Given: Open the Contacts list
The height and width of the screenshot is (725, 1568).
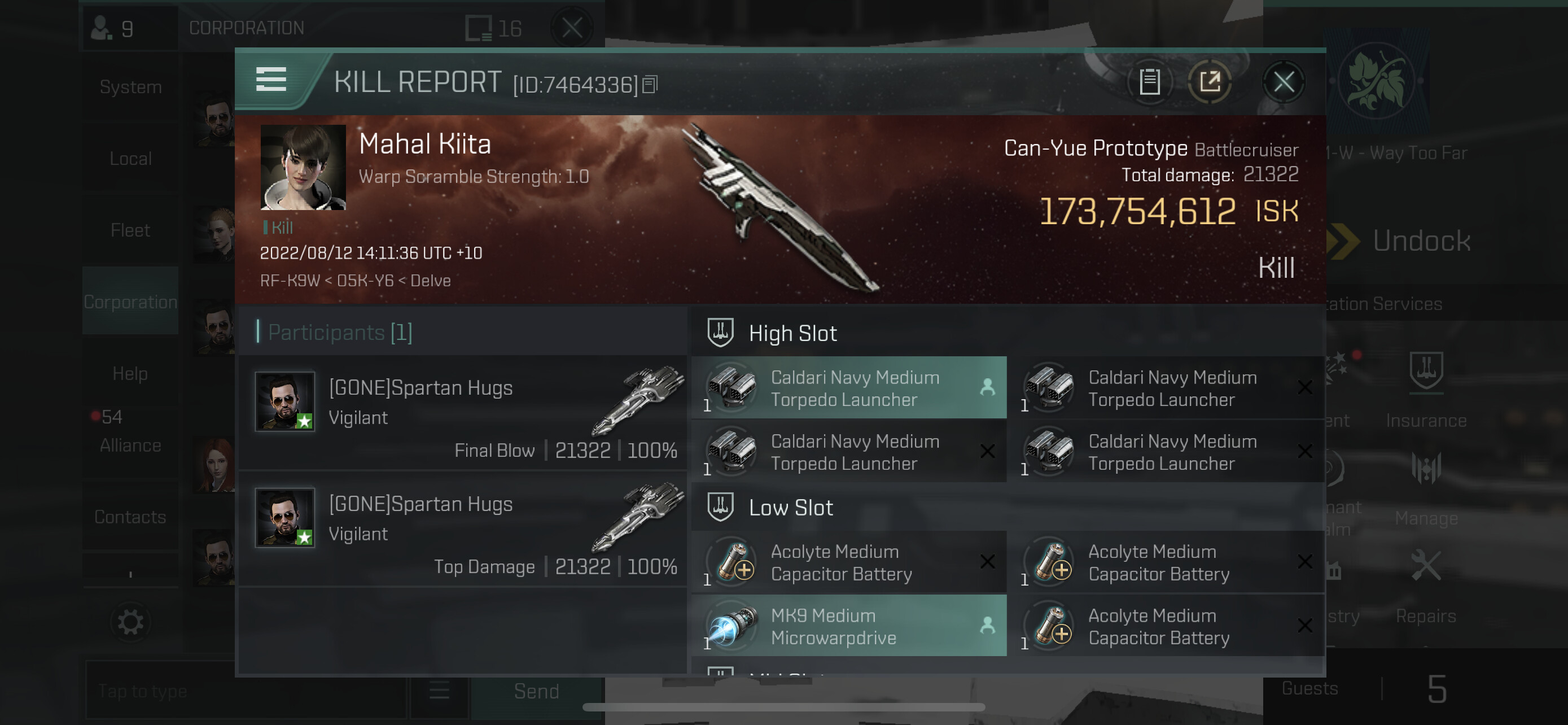Looking at the screenshot, I should [x=130, y=517].
